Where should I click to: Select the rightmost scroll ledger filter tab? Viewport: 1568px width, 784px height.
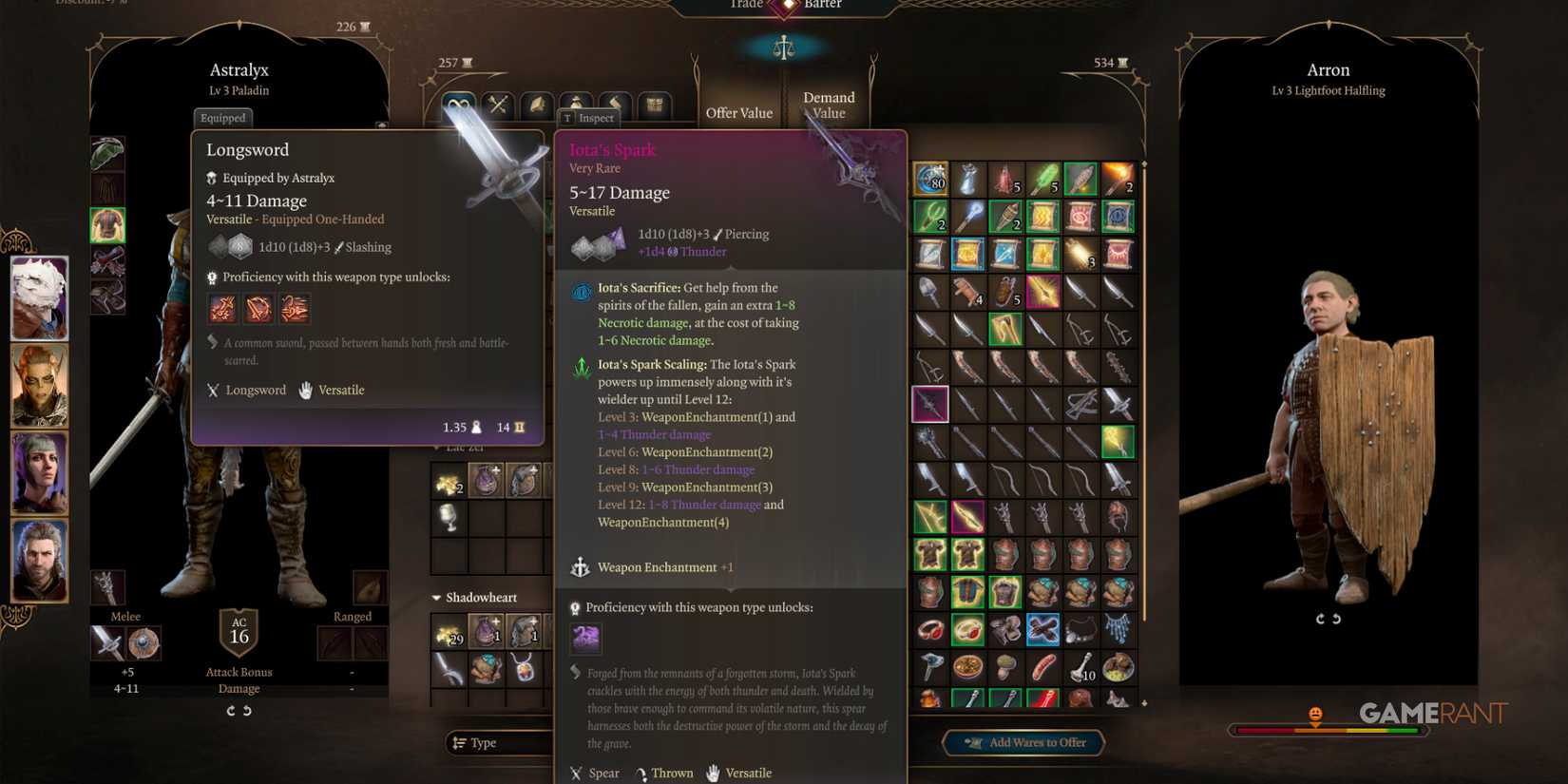click(x=654, y=105)
